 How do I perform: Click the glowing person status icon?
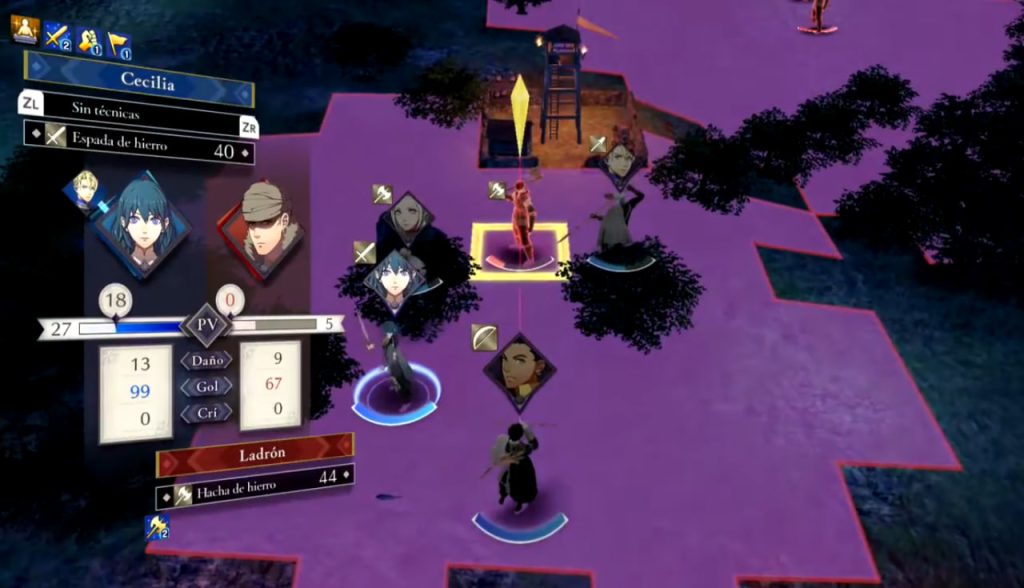tap(24, 29)
